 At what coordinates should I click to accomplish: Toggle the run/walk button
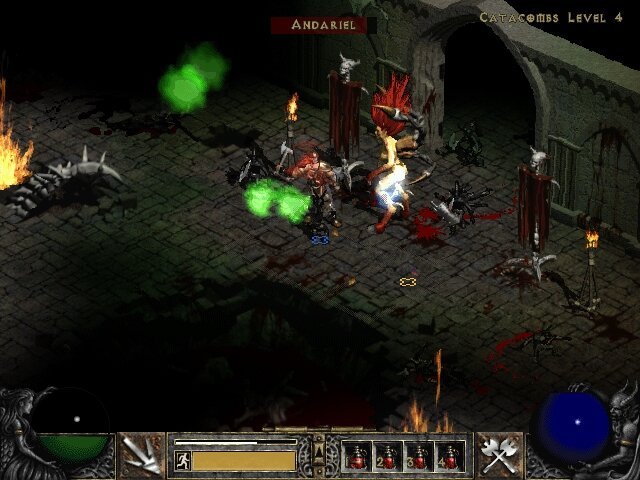(x=183, y=460)
